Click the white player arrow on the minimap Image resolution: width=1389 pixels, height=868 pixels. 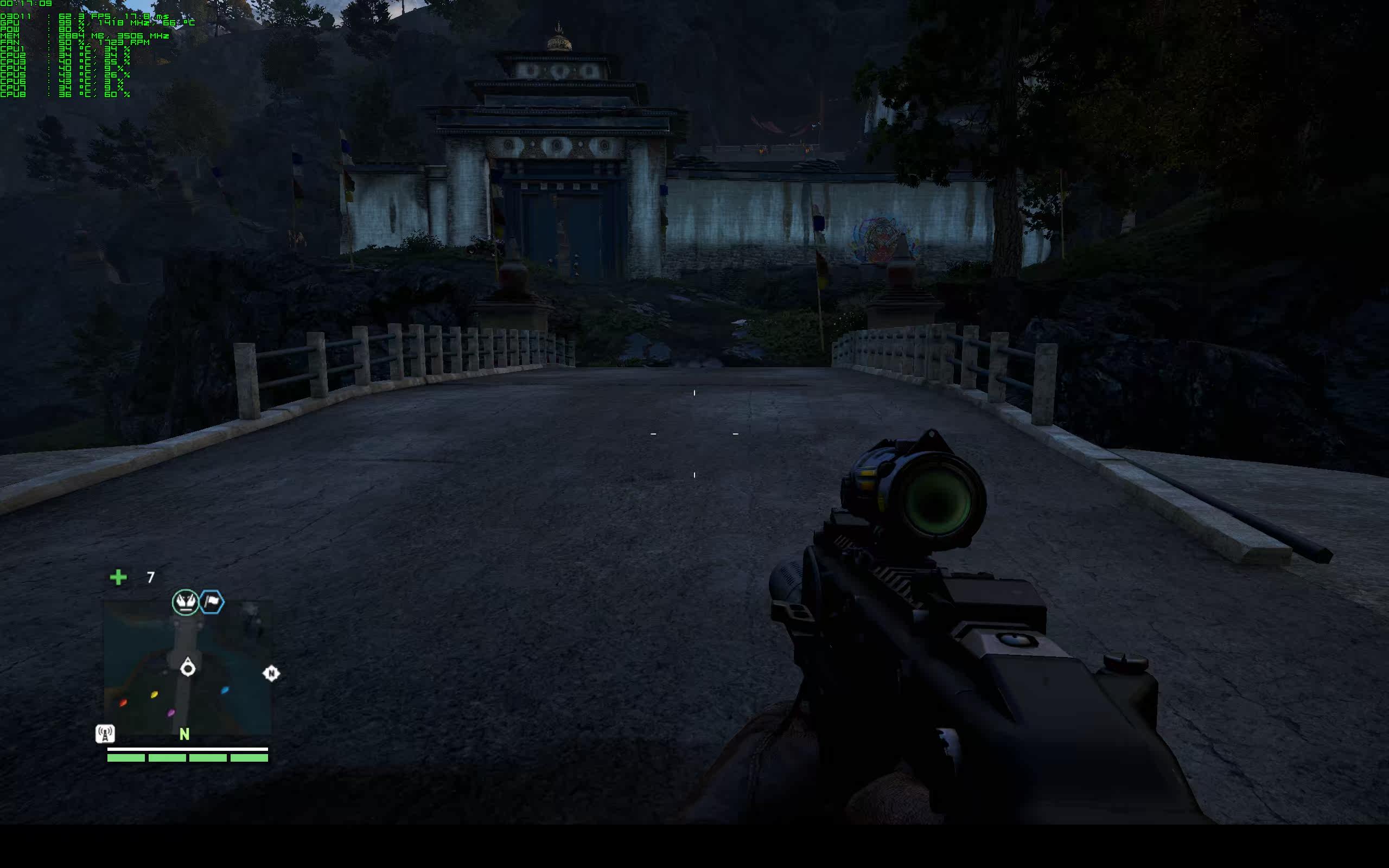pos(188,668)
